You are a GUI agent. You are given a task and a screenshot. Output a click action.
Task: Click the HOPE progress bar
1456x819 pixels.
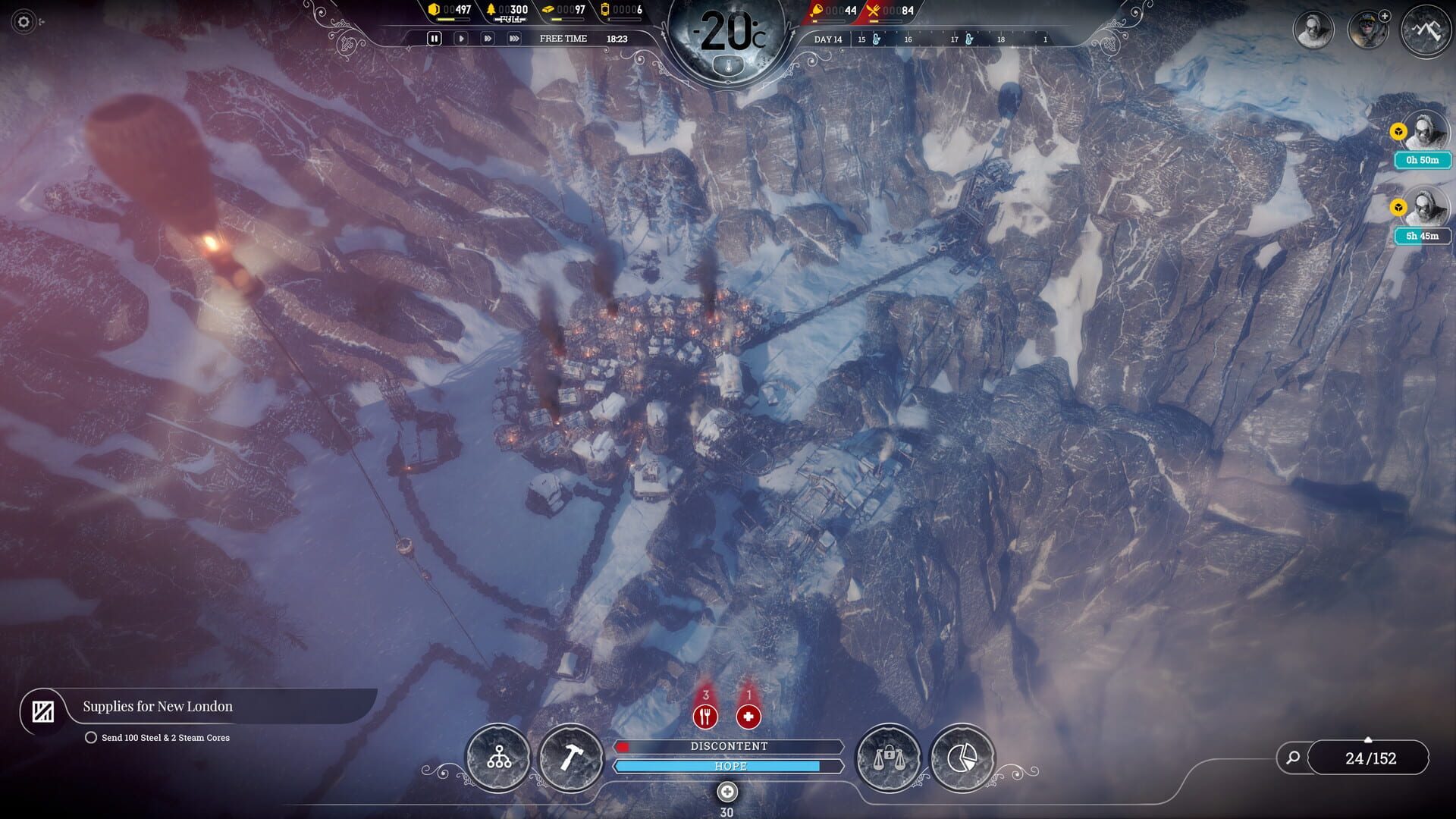click(728, 766)
